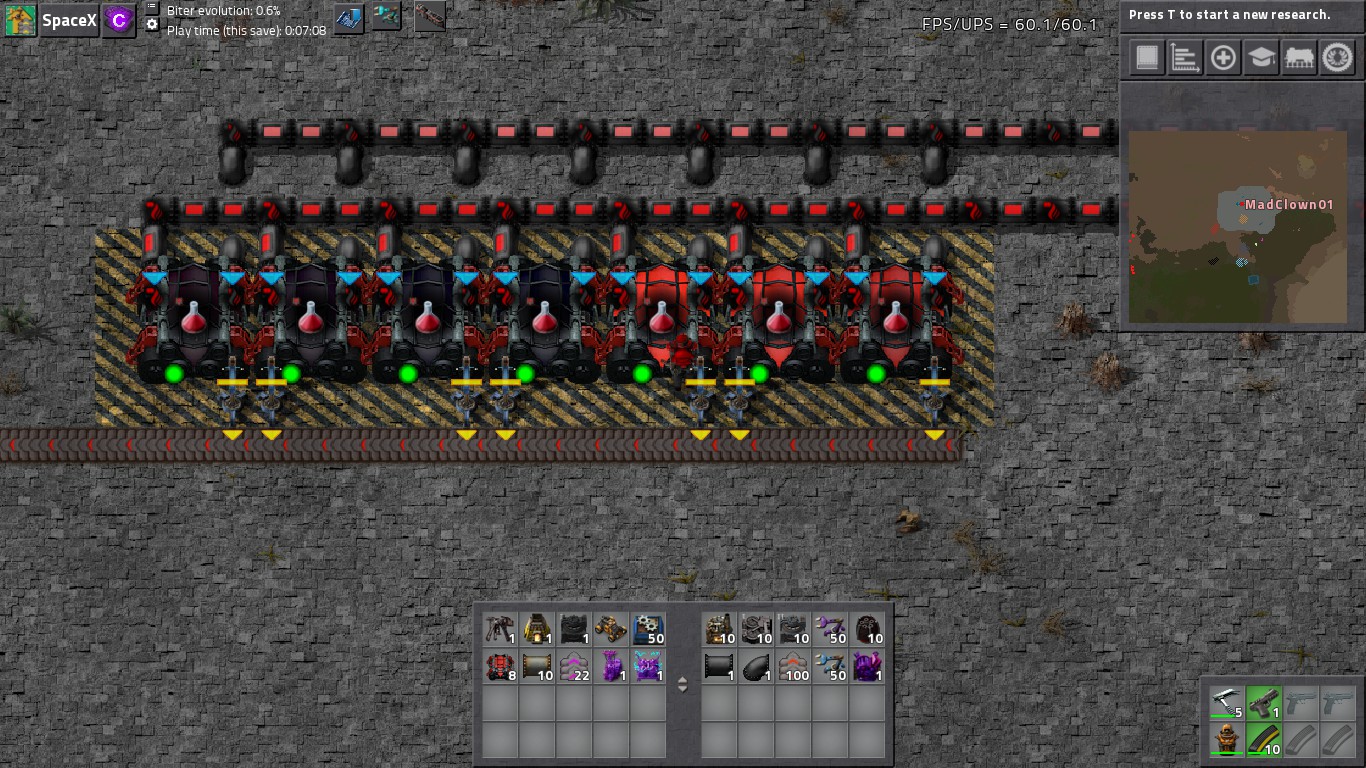Select the blue gear crate with 50

tap(648, 629)
